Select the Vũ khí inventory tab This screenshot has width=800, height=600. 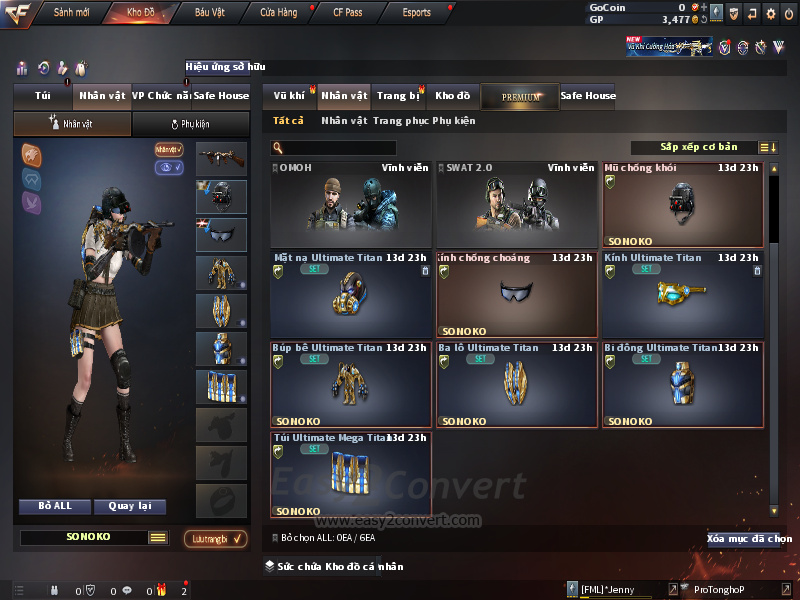tap(289, 96)
